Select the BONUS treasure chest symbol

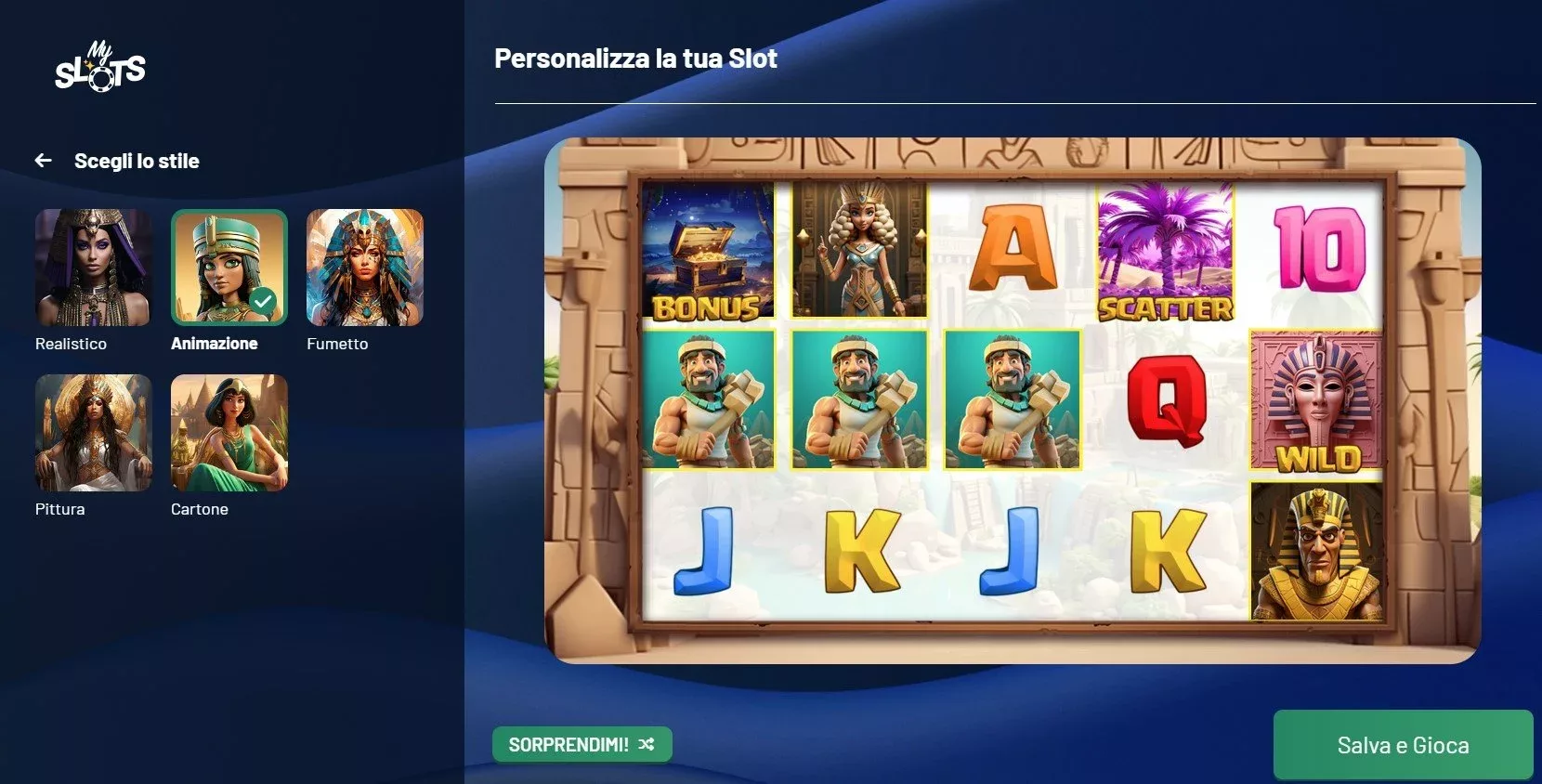point(708,249)
